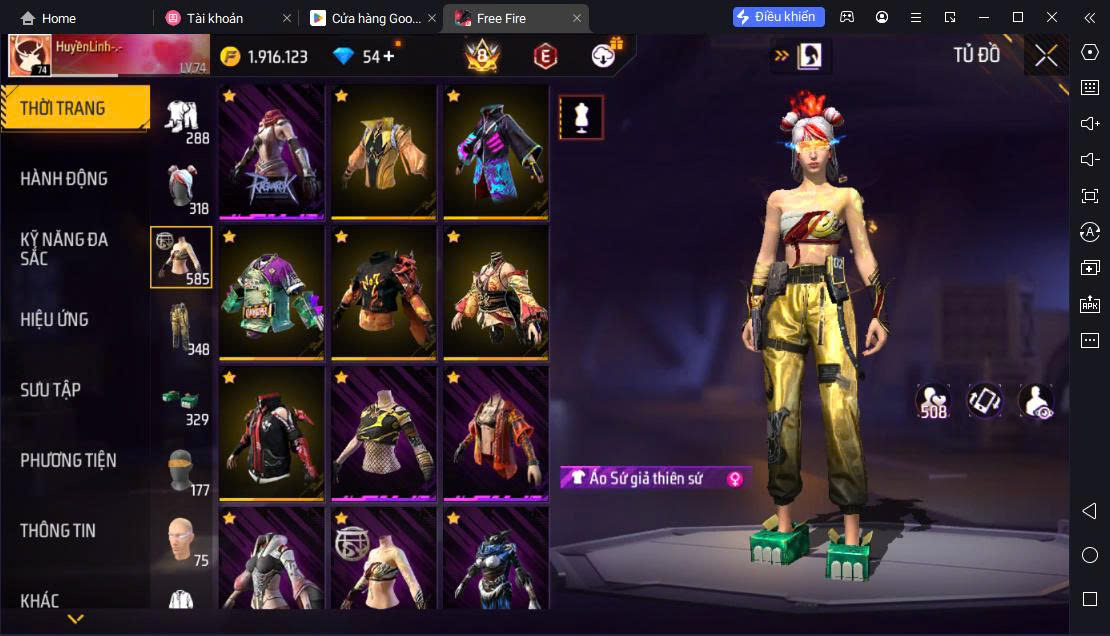Switch to the SƯU TẬP tab
Viewport: 1110px width, 636px height.
[51, 390]
